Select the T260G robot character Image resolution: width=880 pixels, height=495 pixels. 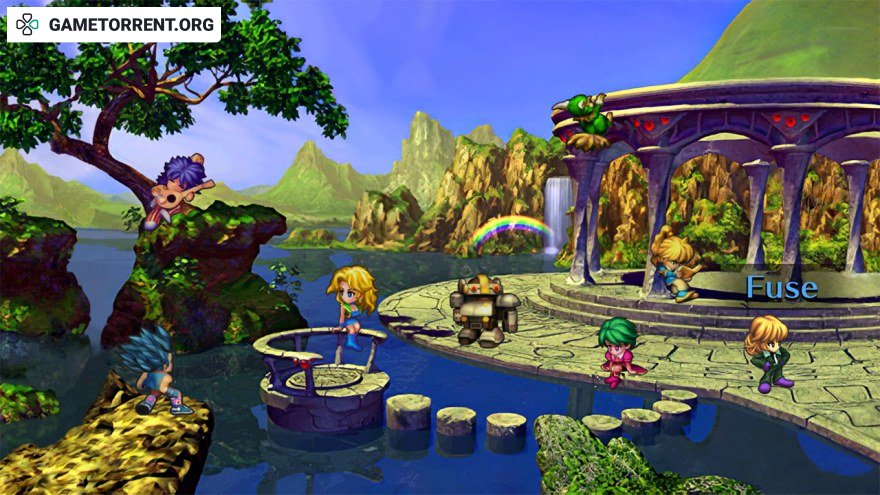[x=483, y=310]
